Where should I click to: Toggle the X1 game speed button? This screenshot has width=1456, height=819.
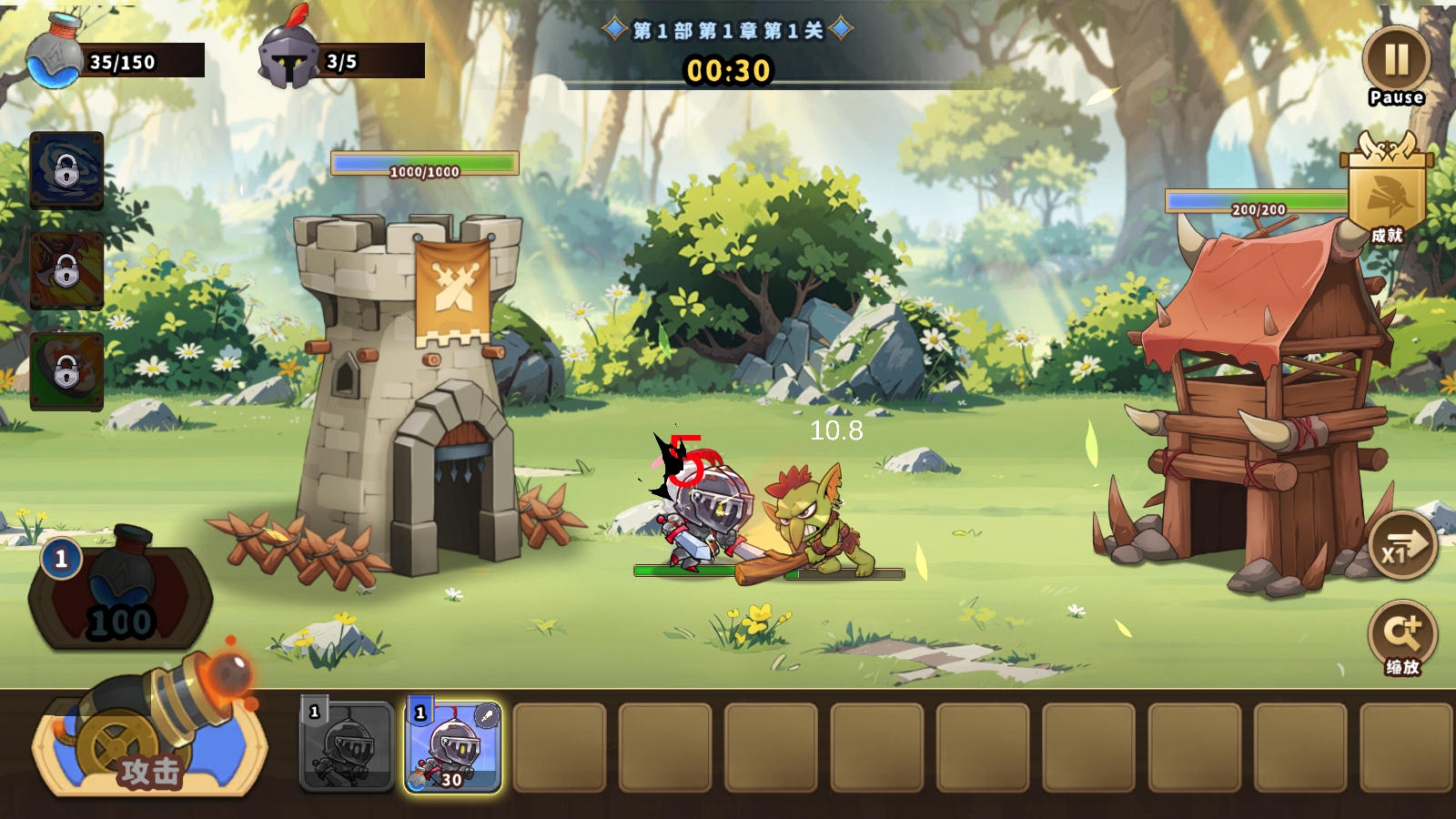[1402, 546]
